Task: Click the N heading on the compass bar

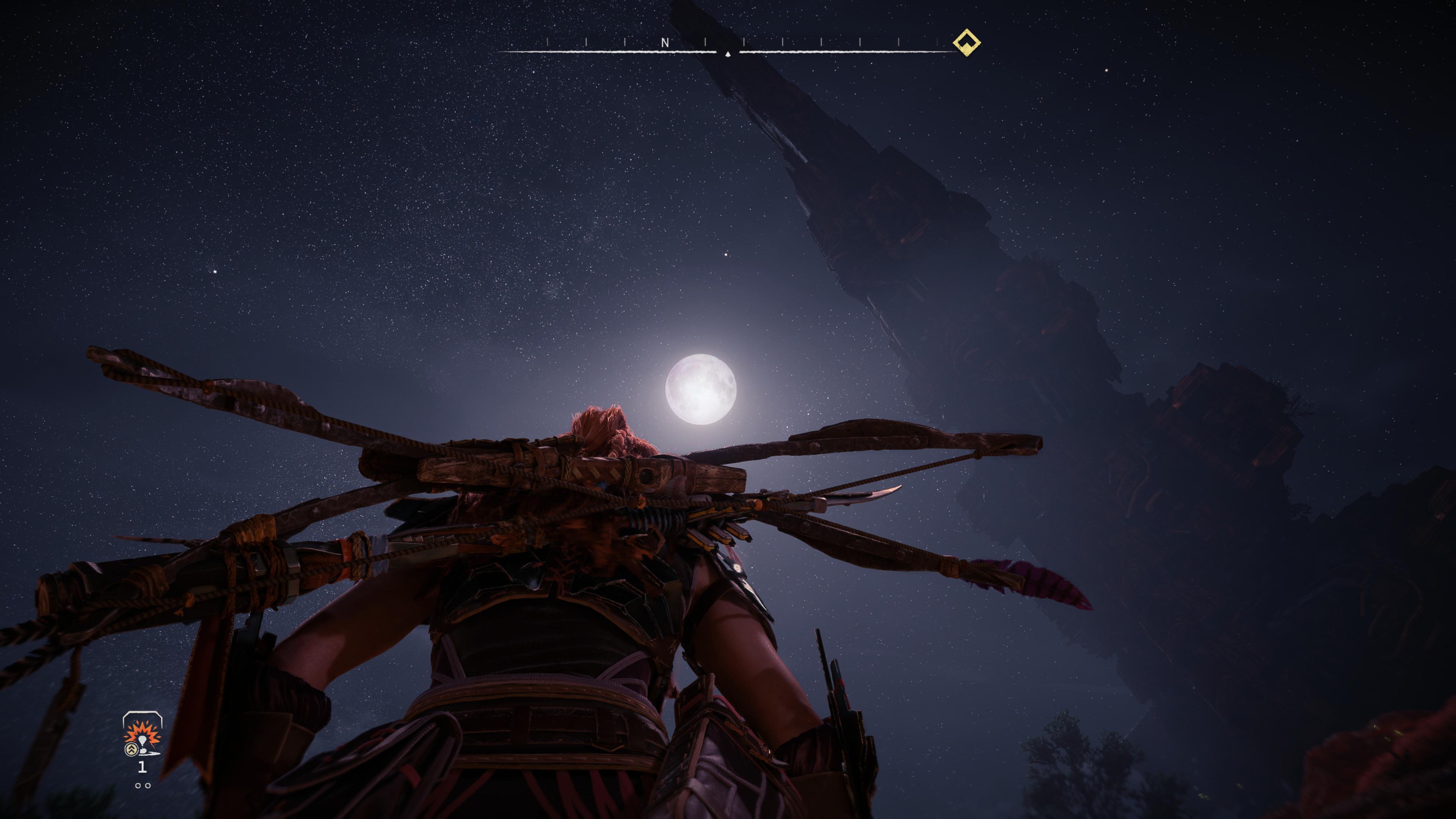Action: click(665, 43)
